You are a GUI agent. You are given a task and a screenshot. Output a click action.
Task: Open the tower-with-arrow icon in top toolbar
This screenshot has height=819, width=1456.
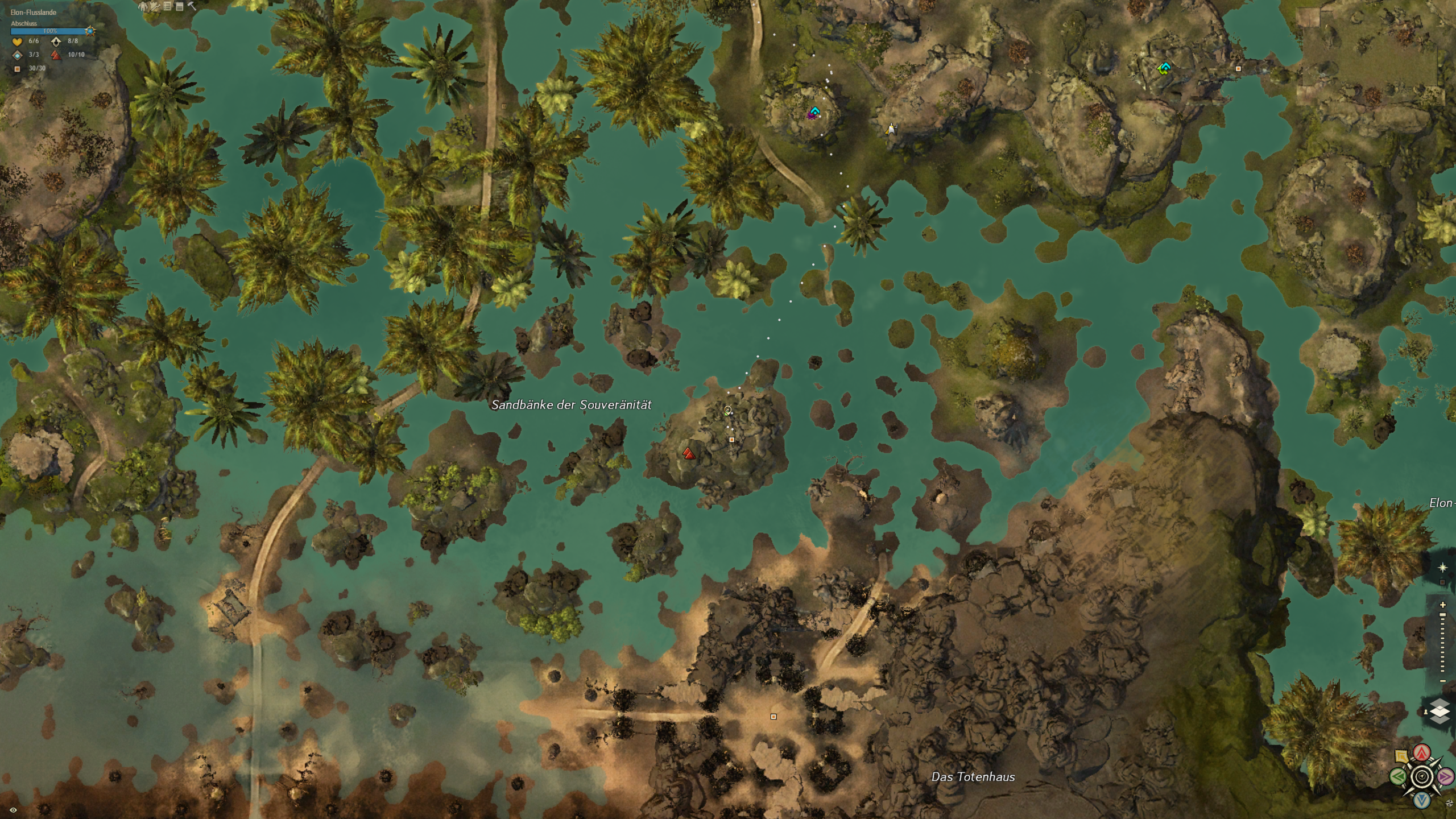(x=155, y=6)
